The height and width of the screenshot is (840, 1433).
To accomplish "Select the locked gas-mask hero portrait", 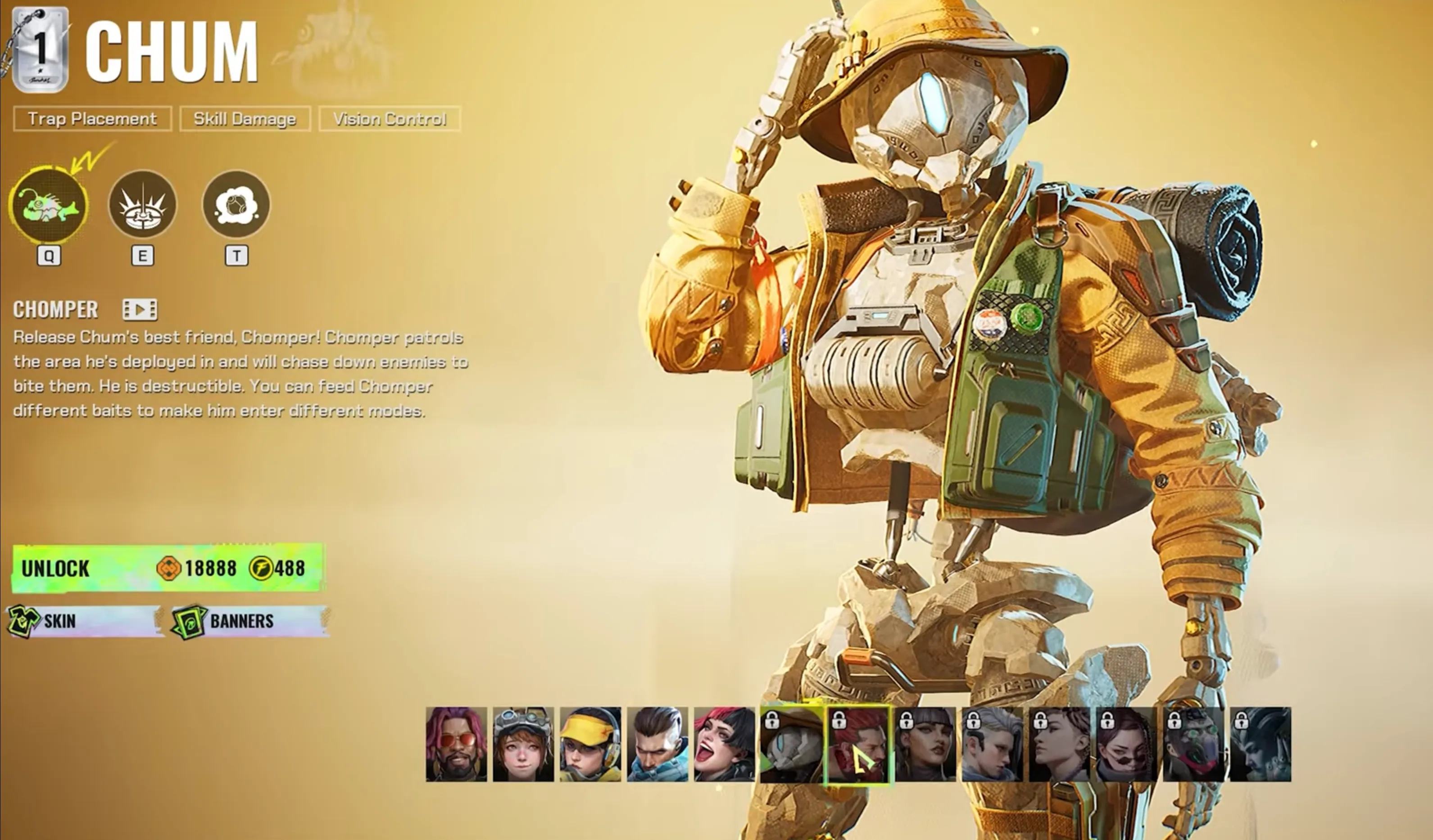I will point(1193,744).
